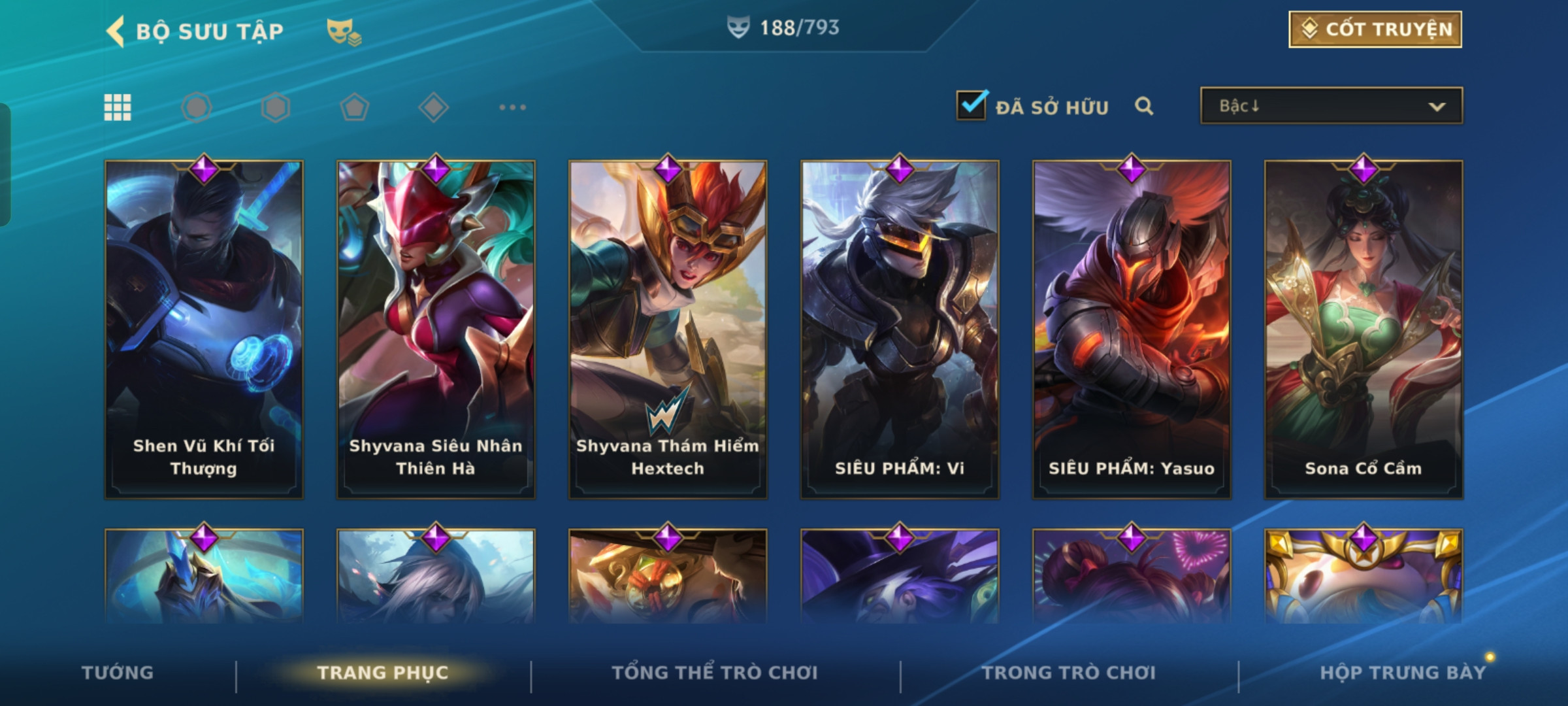Switch to the Tướng tab
Screen dimensions: 1568x706
(118, 673)
